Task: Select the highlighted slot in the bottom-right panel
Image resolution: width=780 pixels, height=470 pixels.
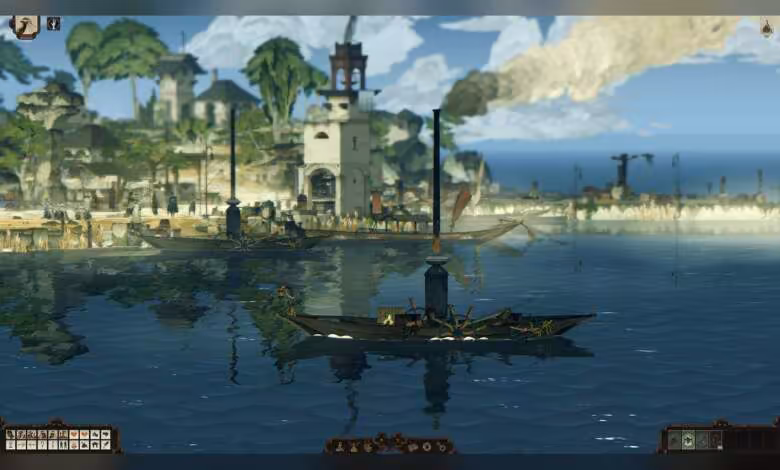Action: pos(688,440)
